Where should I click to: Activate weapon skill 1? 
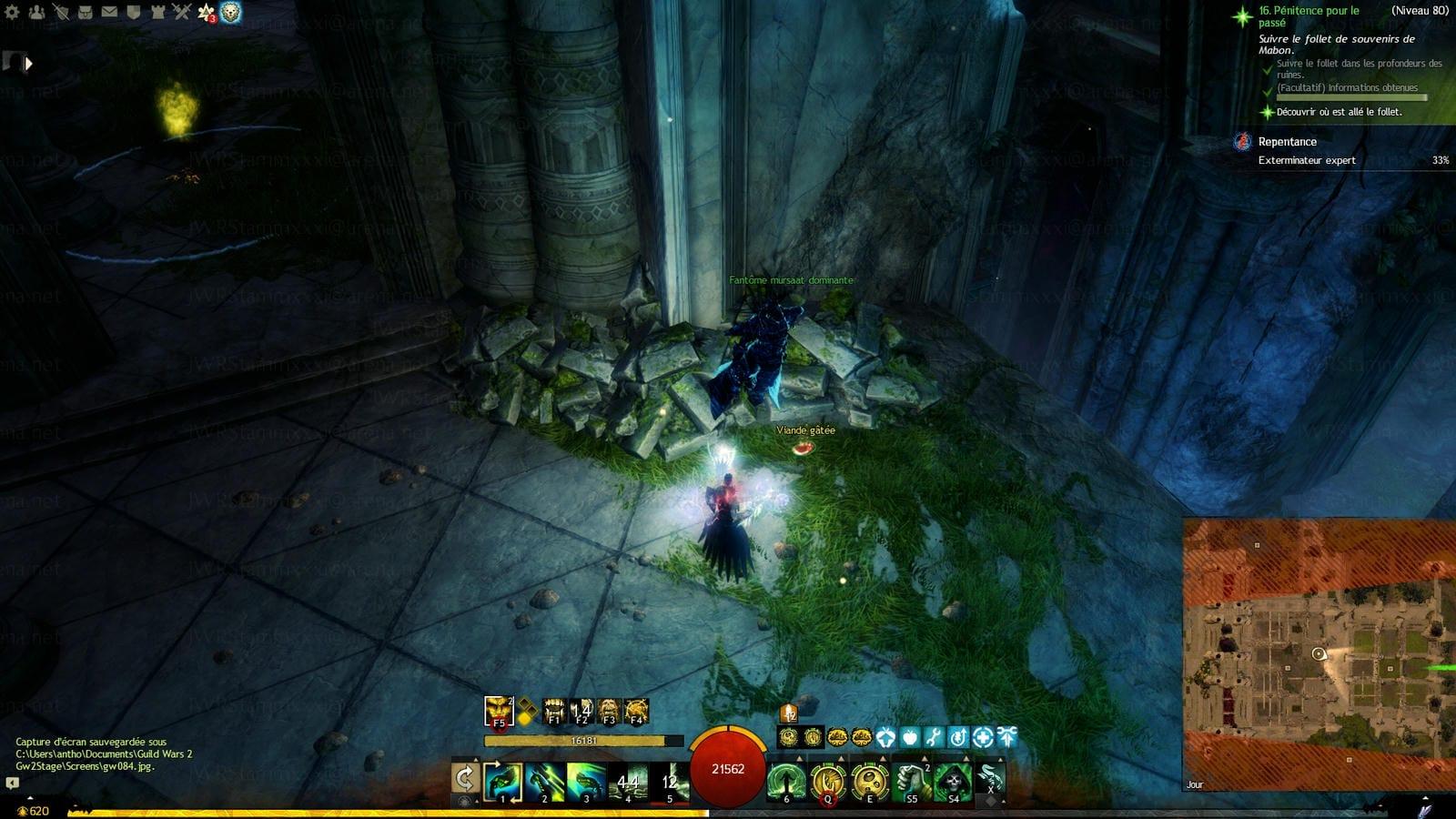coord(502,782)
